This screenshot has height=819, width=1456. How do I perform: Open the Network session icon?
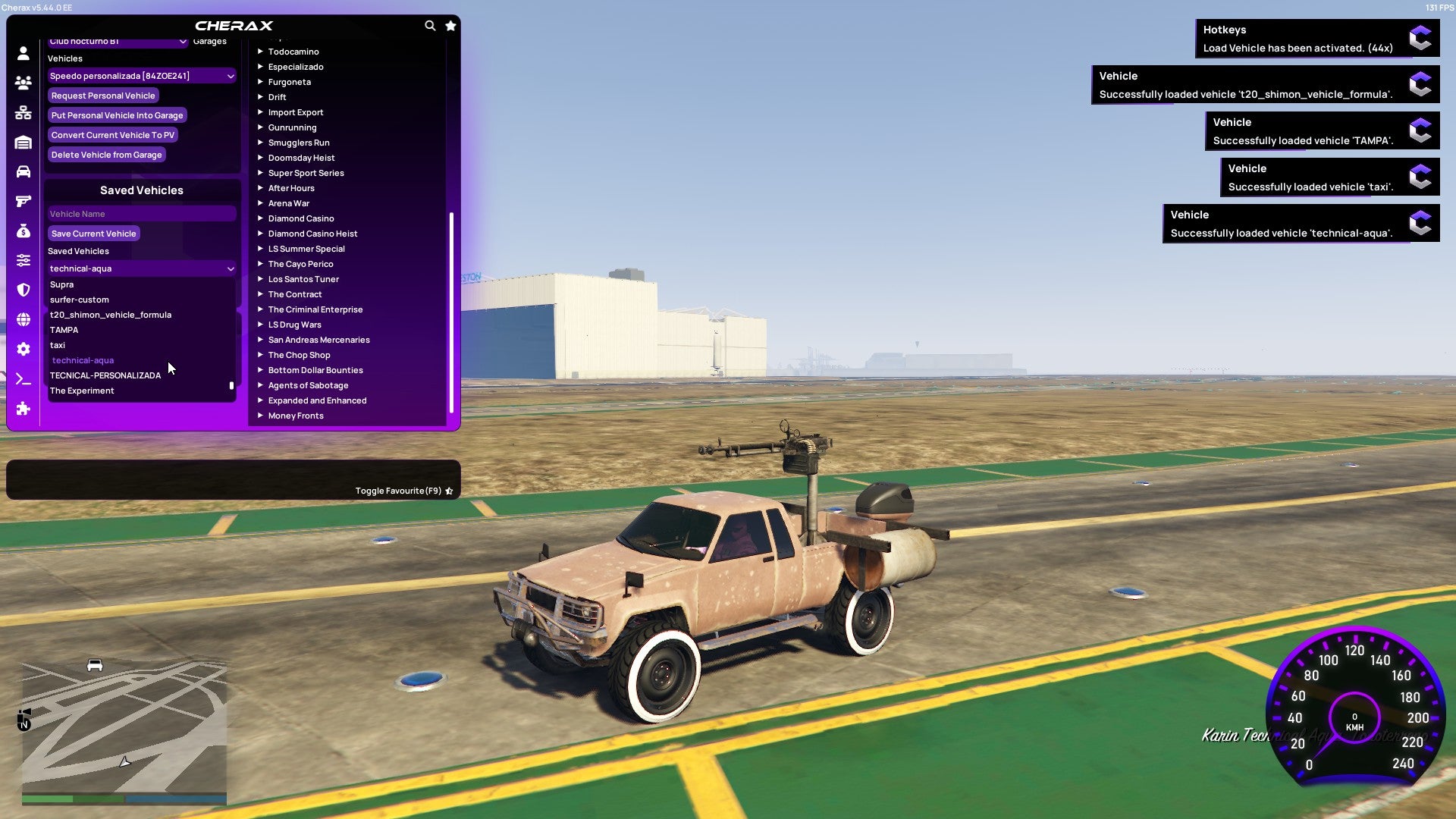[23, 113]
